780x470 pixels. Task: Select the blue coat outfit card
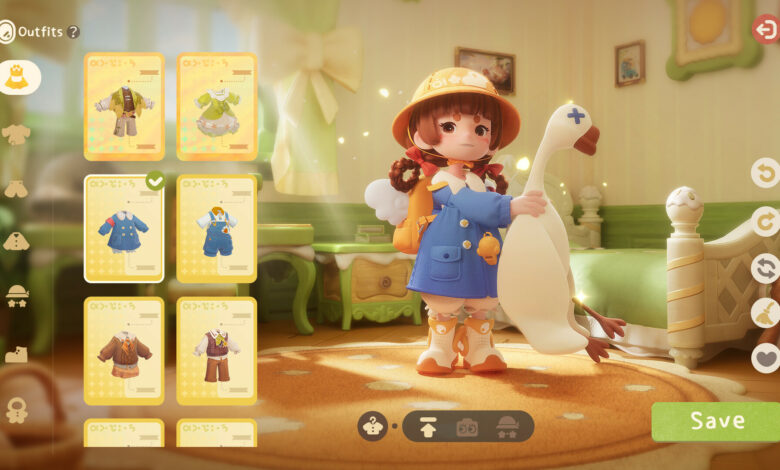tap(124, 229)
